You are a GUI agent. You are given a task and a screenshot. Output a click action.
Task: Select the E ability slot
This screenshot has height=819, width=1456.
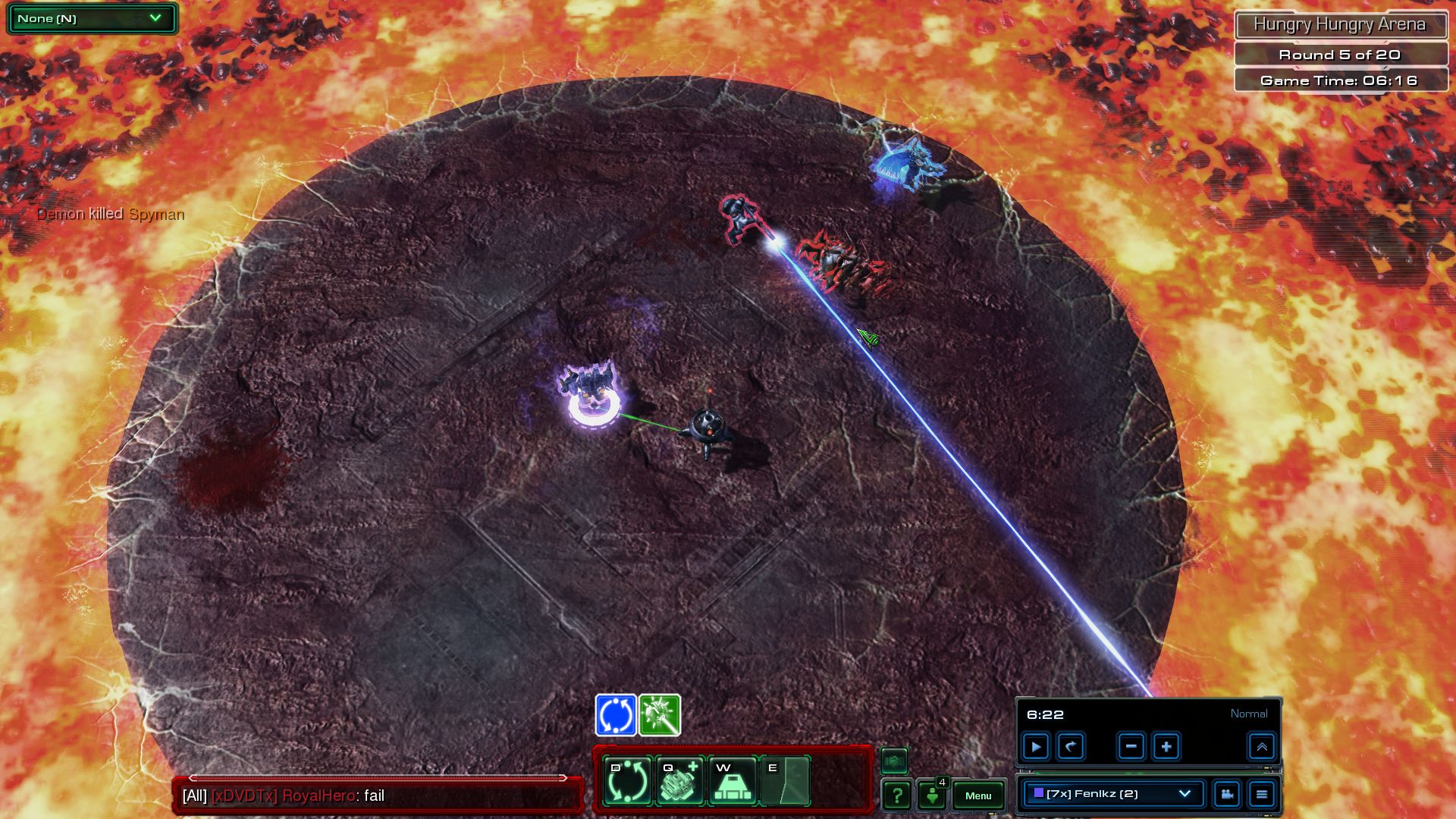[x=785, y=781]
